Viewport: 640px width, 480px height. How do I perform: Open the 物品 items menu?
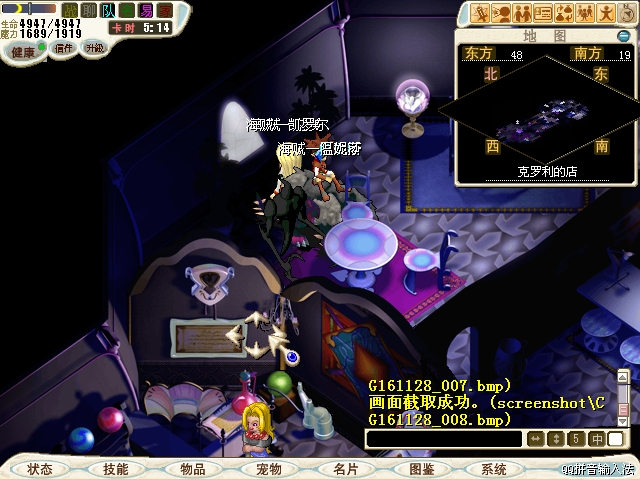(193, 469)
